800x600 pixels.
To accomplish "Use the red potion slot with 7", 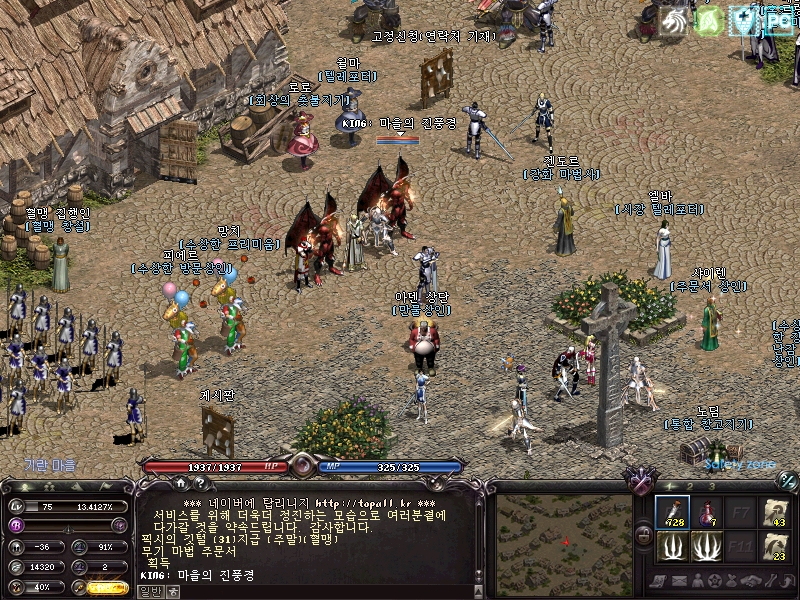I will coord(707,513).
